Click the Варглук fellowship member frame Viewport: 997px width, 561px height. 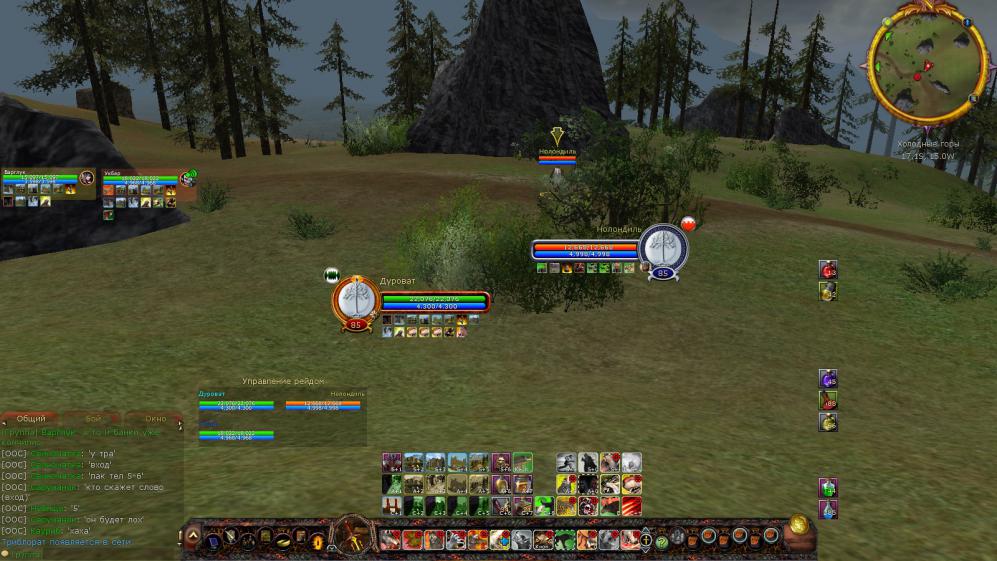45,180
